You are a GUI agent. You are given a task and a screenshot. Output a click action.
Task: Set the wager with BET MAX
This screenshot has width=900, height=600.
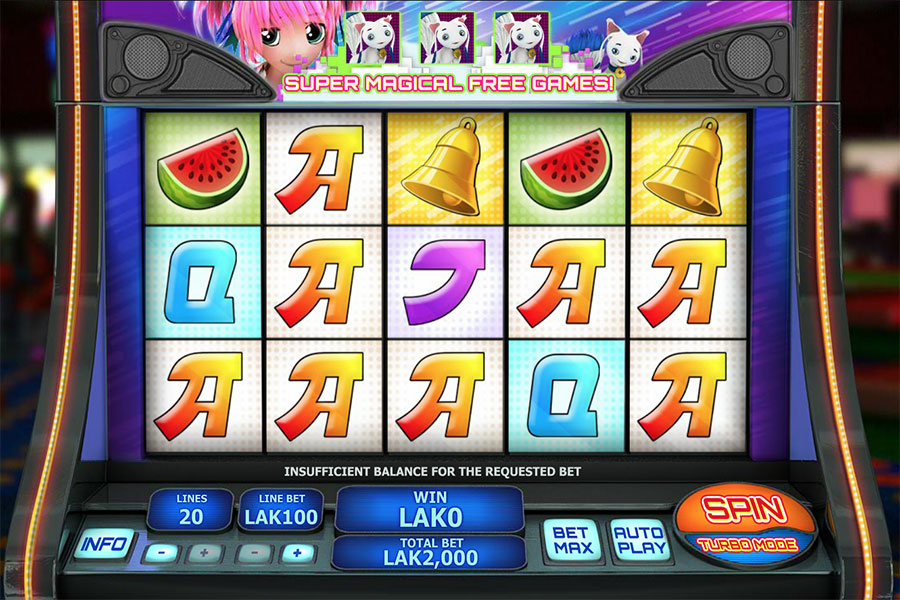coord(573,540)
